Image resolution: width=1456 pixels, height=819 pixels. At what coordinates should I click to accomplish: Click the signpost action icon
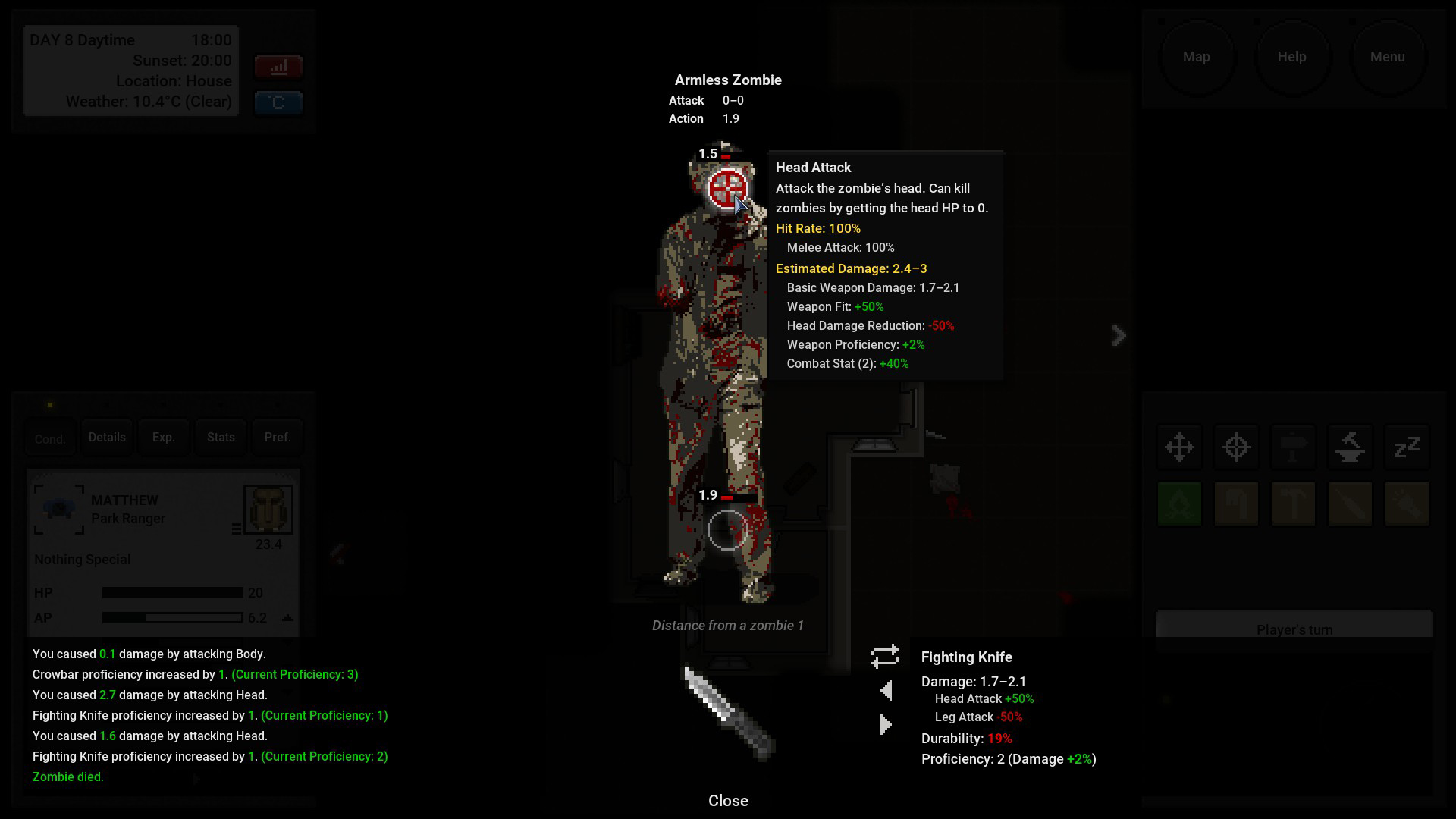(x=1293, y=447)
